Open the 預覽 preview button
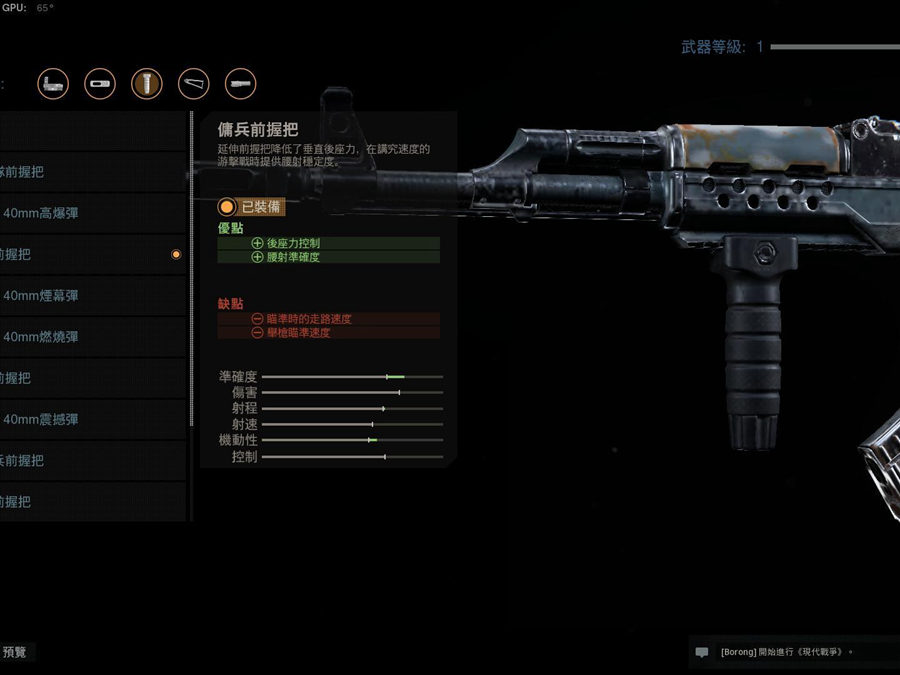Screen dimensions: 900x675 [x=16, y=652]
